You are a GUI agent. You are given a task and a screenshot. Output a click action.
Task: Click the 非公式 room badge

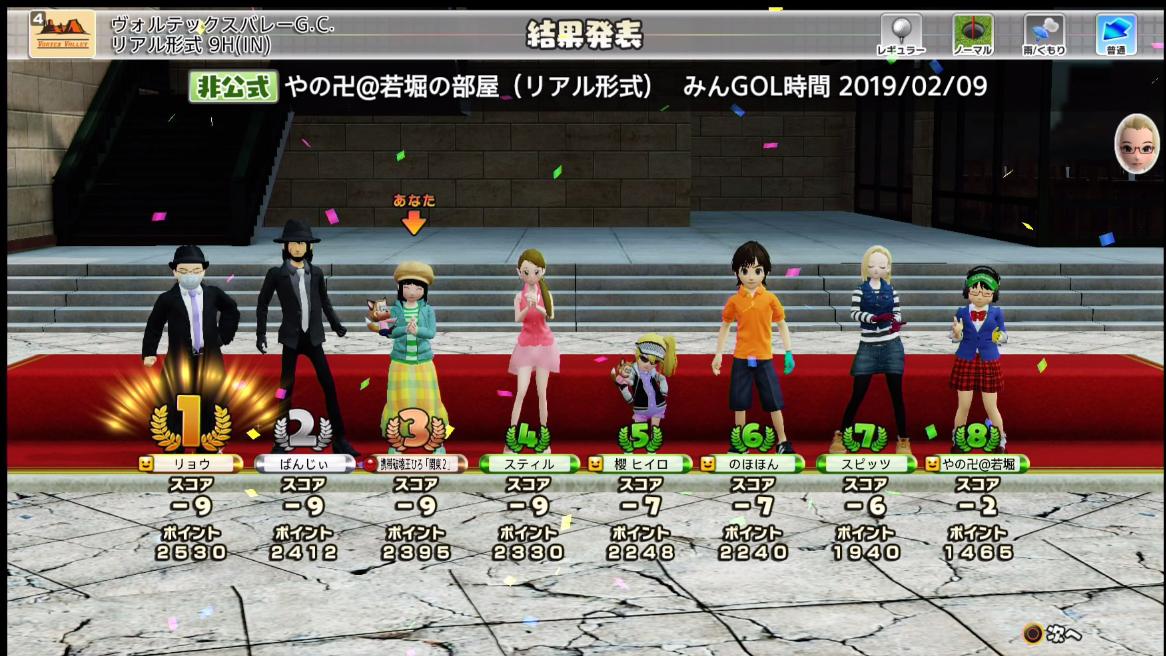[233, 87]
